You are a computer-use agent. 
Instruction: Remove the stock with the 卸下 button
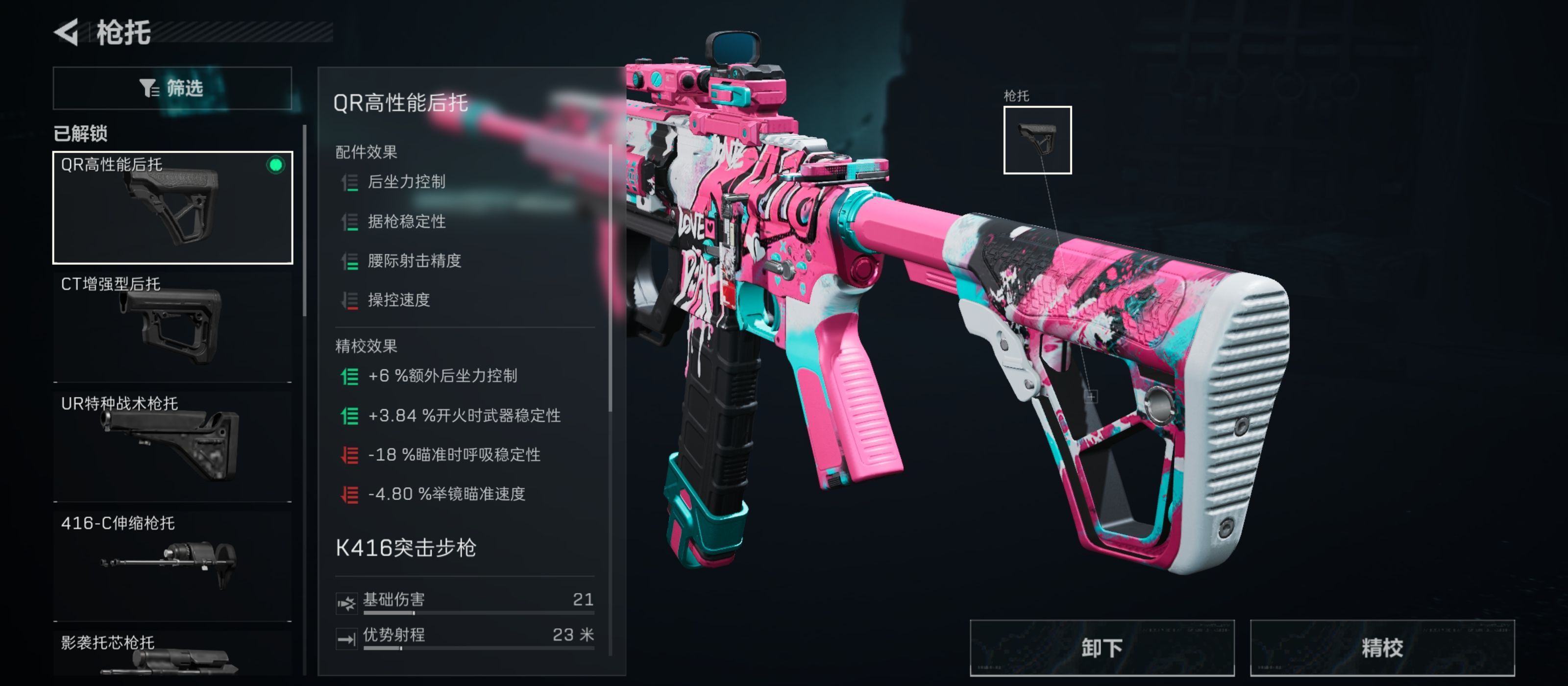pos(1102,648)
